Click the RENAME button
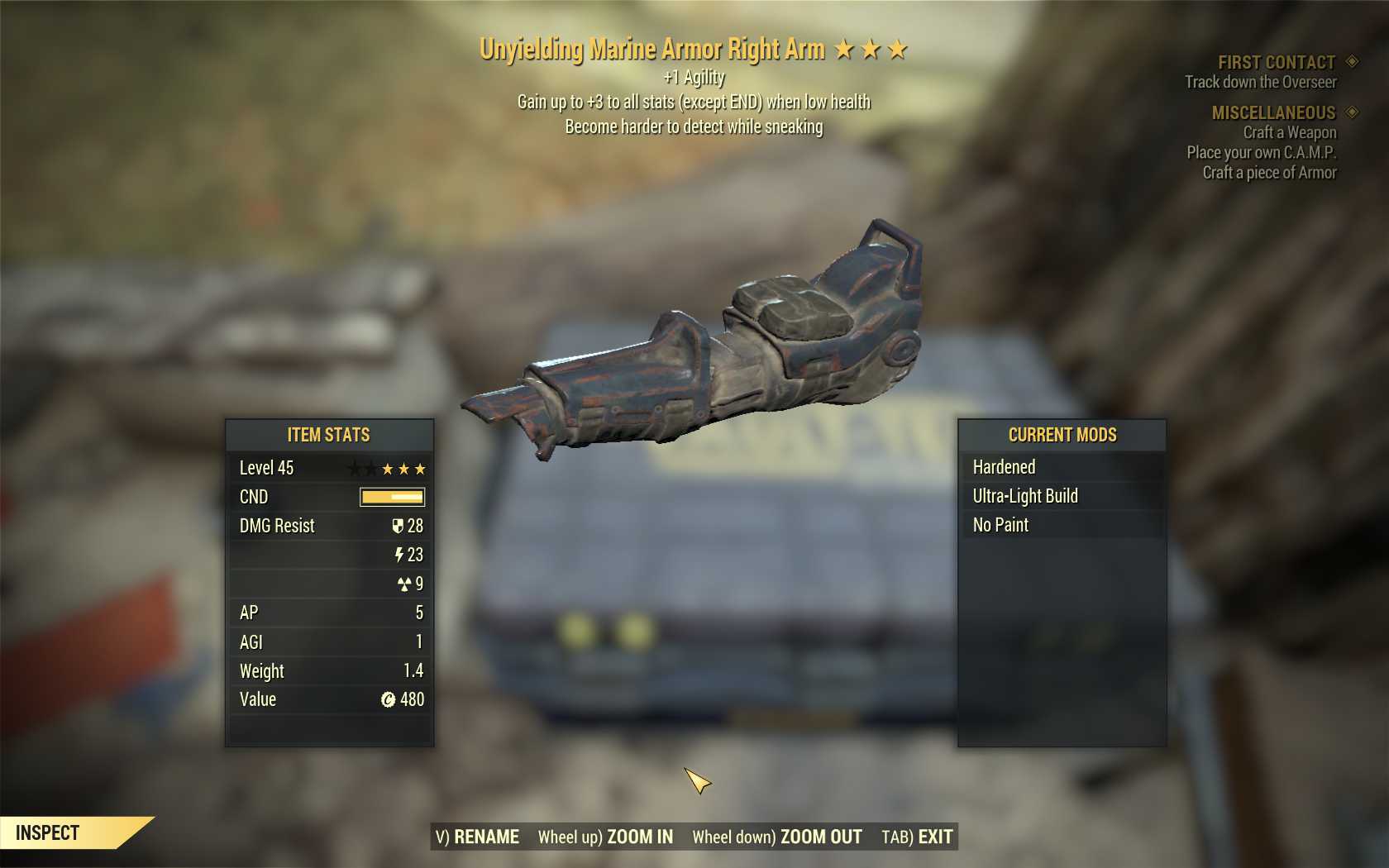 tap(478, 837)
